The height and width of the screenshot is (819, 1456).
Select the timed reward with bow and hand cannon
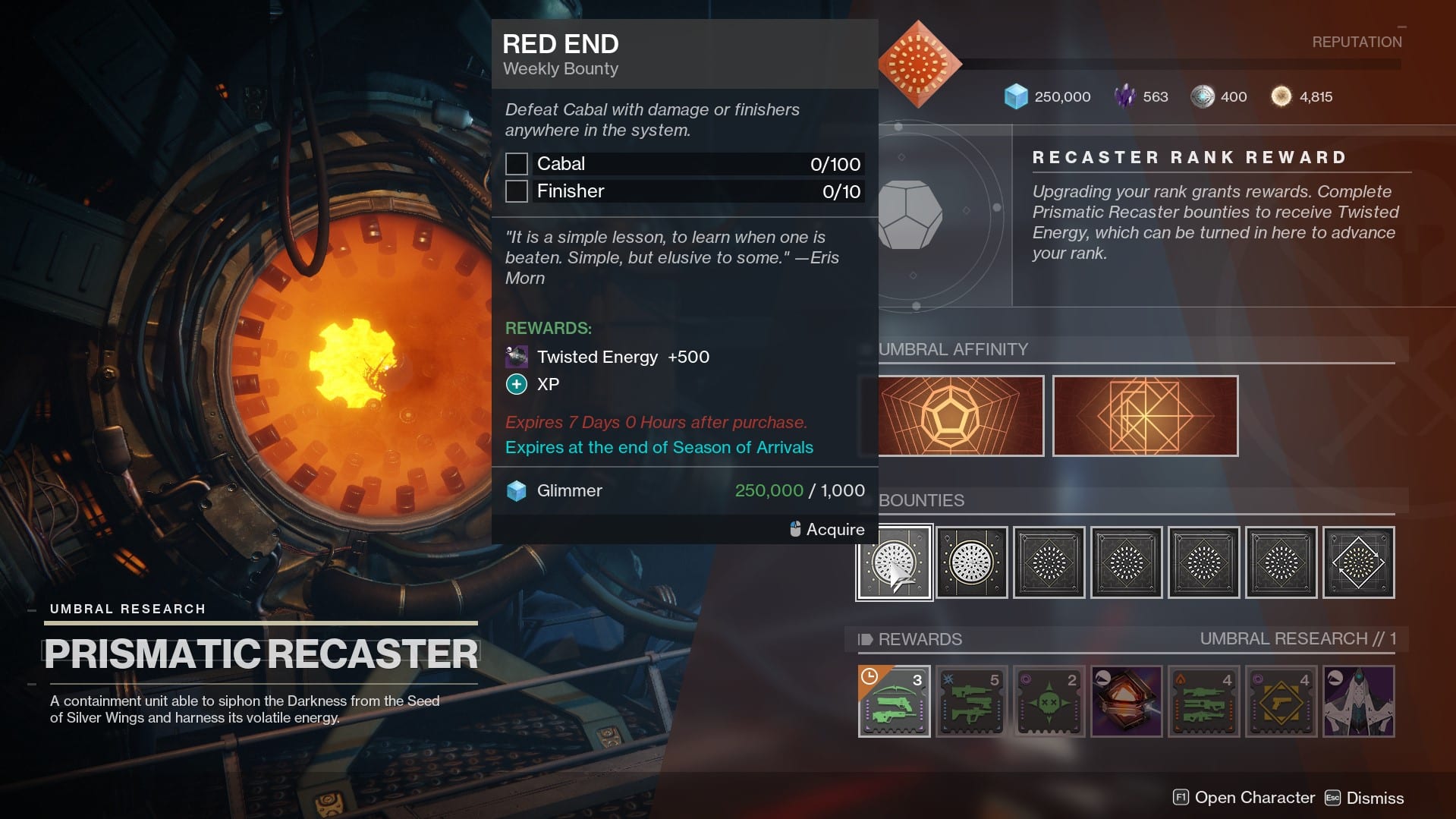(x=894, y=701)
